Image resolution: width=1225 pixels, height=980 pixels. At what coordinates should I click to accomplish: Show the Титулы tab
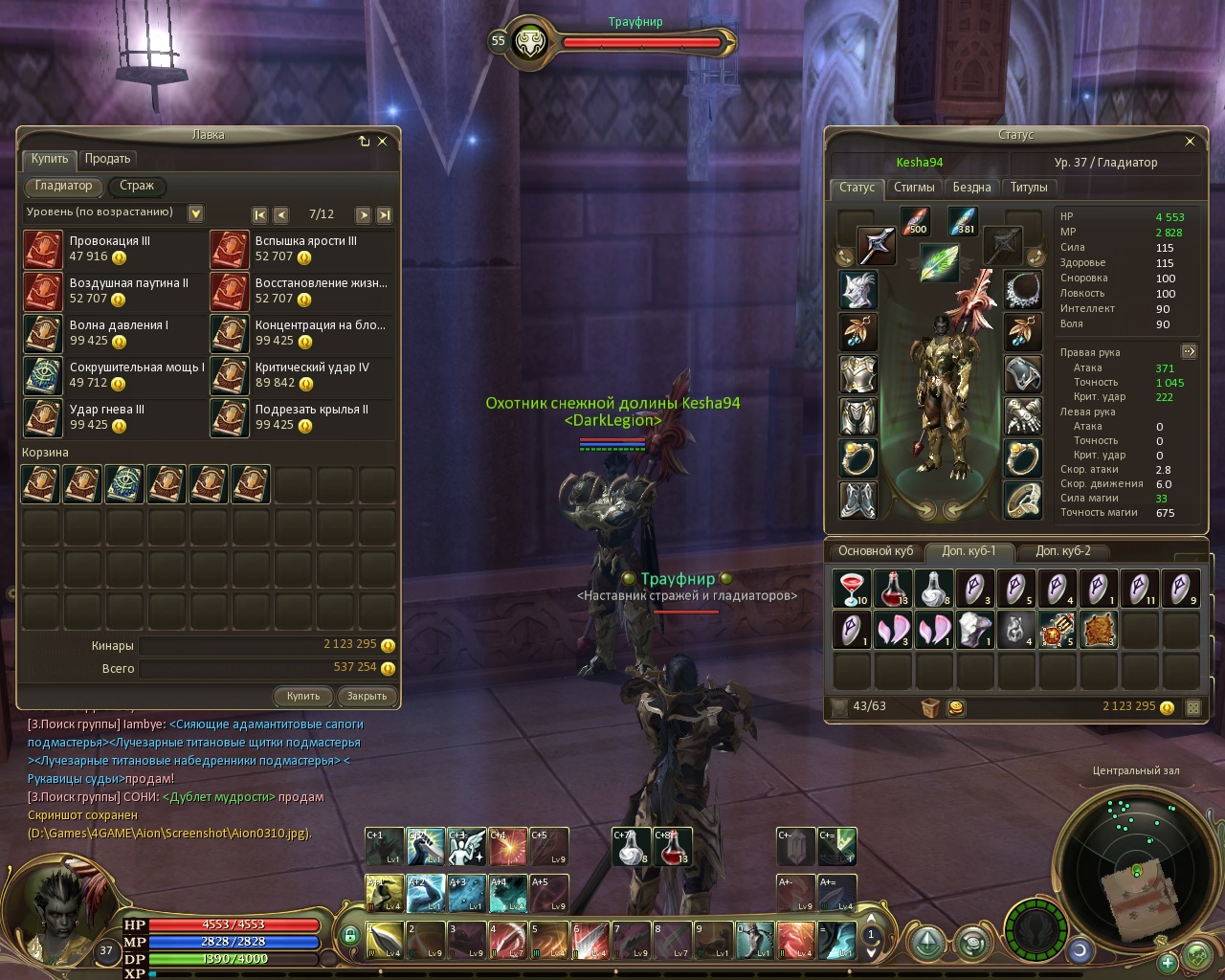[1029, 188]
